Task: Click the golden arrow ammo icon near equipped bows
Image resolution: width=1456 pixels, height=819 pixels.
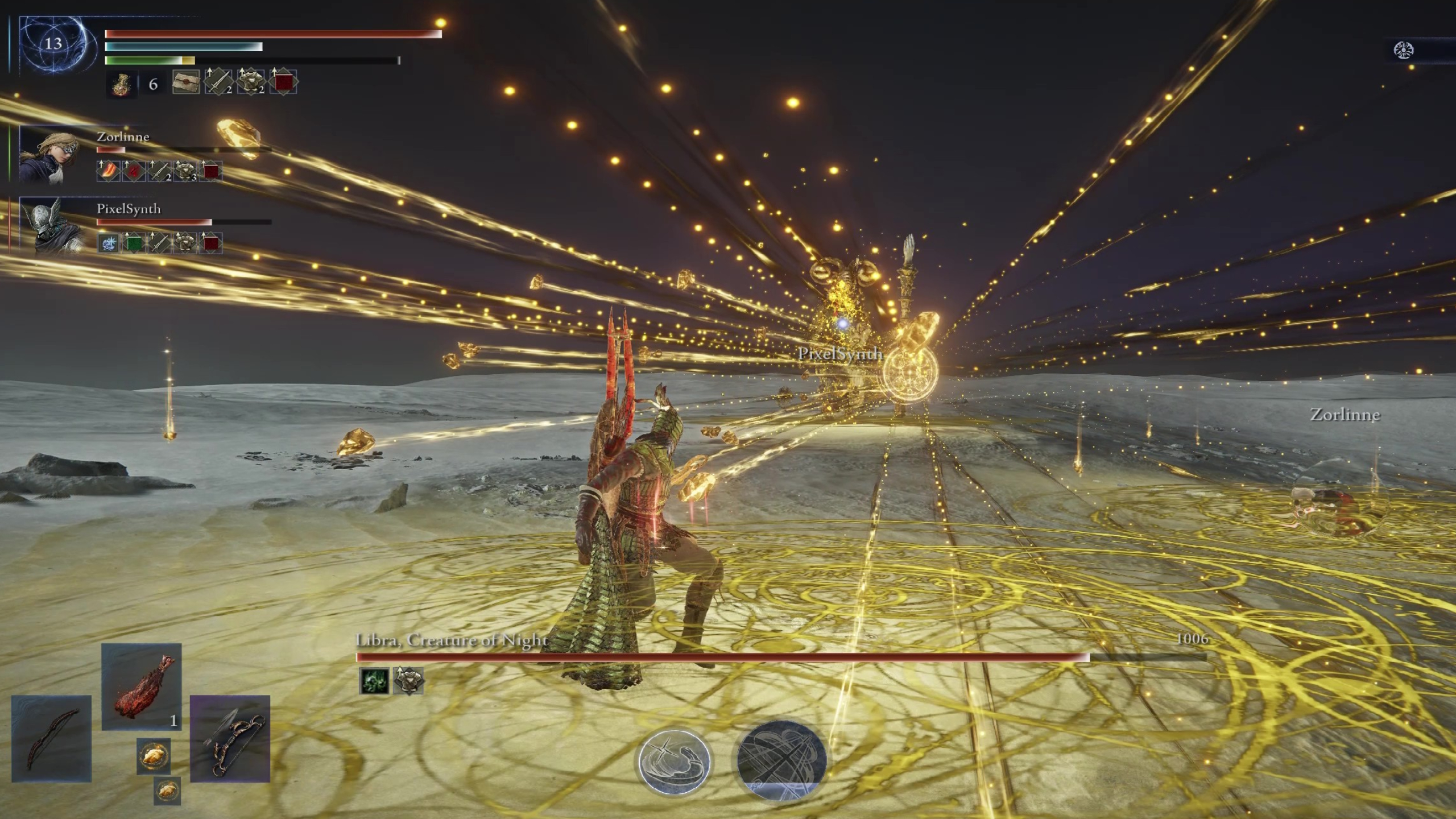Action: click(x=154, y=756)
